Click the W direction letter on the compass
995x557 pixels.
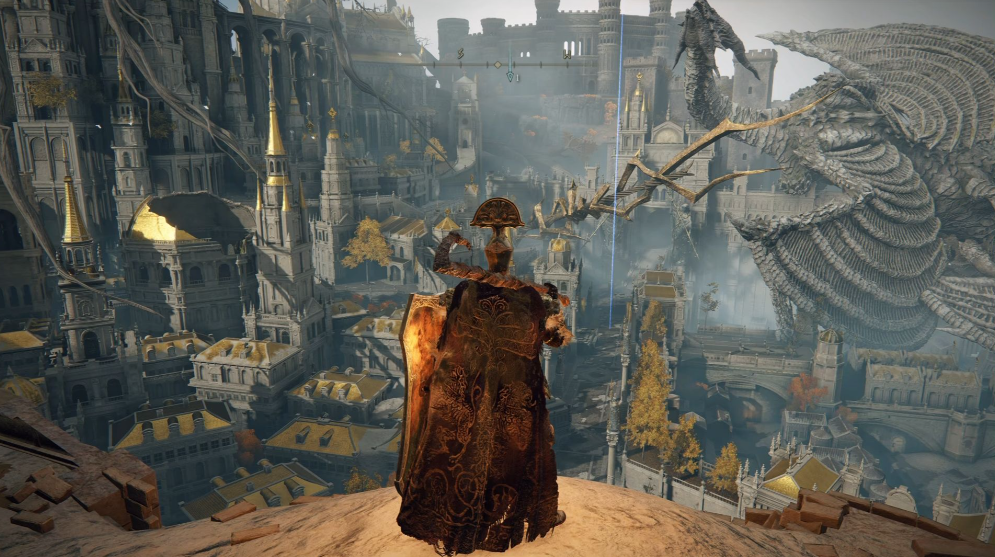click(x=566, y=55)
